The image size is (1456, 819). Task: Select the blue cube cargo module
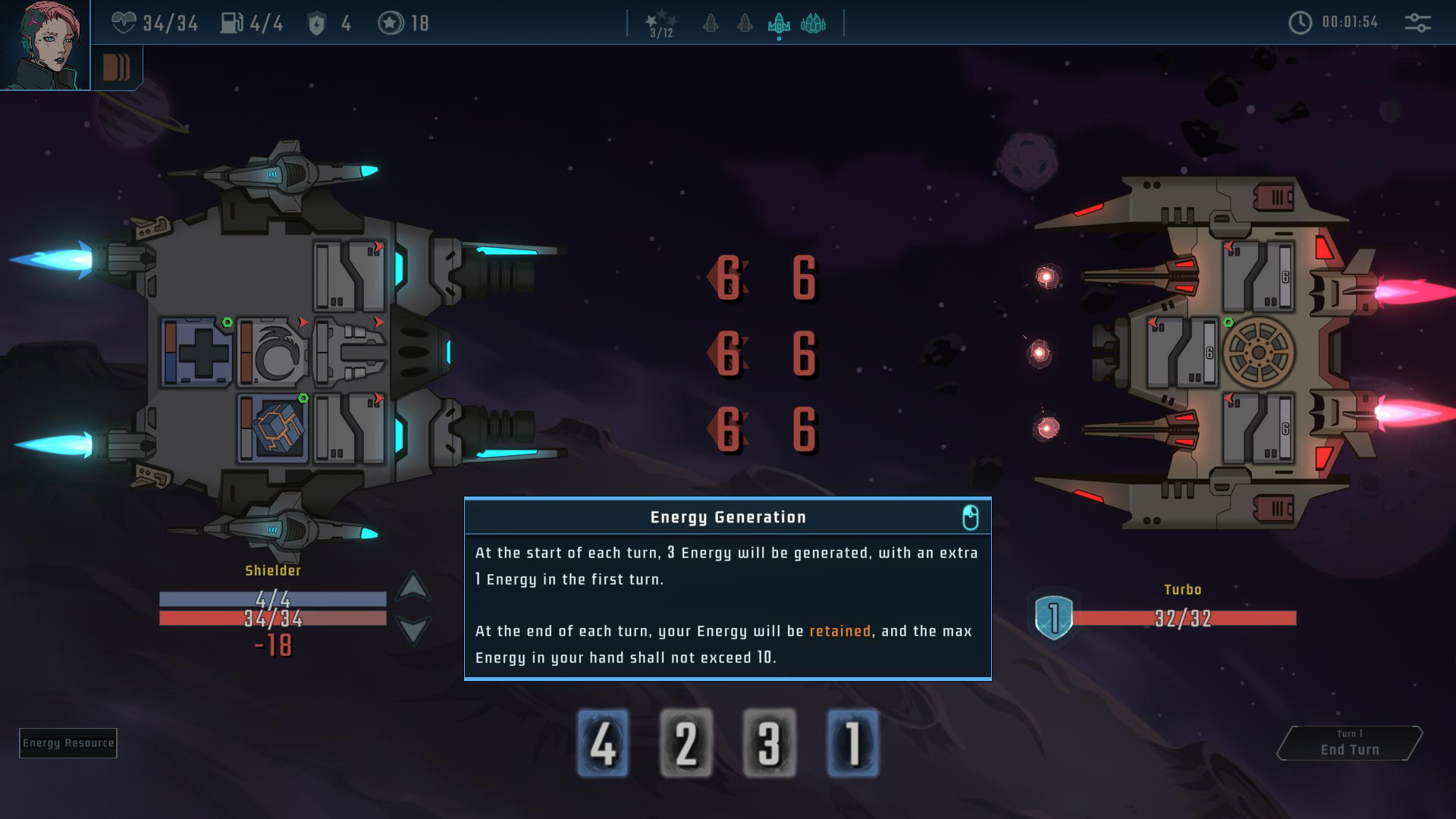tap(275, 428)
